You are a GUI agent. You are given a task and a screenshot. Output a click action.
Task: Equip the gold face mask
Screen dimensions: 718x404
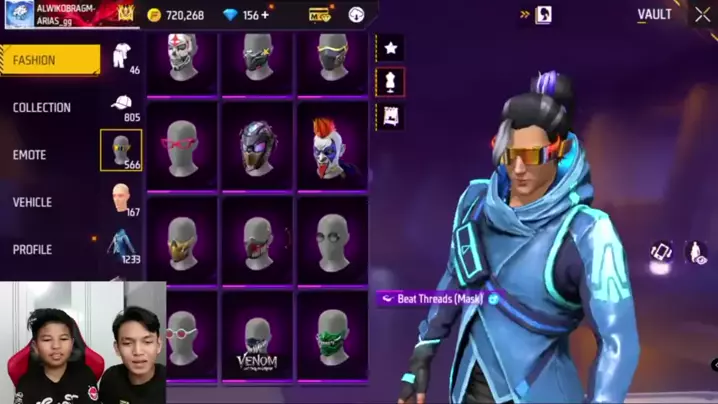(183, 241)
